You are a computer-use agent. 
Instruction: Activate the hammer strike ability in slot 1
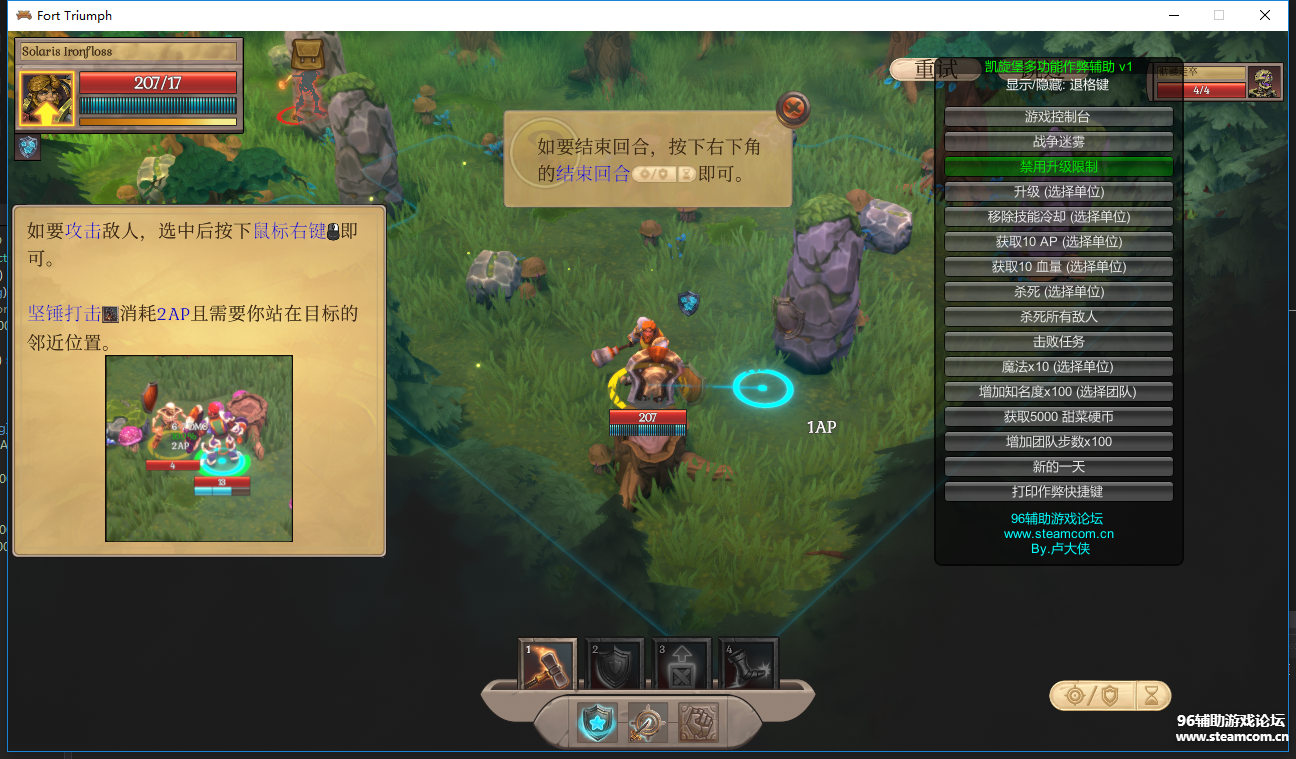(548, 665)
